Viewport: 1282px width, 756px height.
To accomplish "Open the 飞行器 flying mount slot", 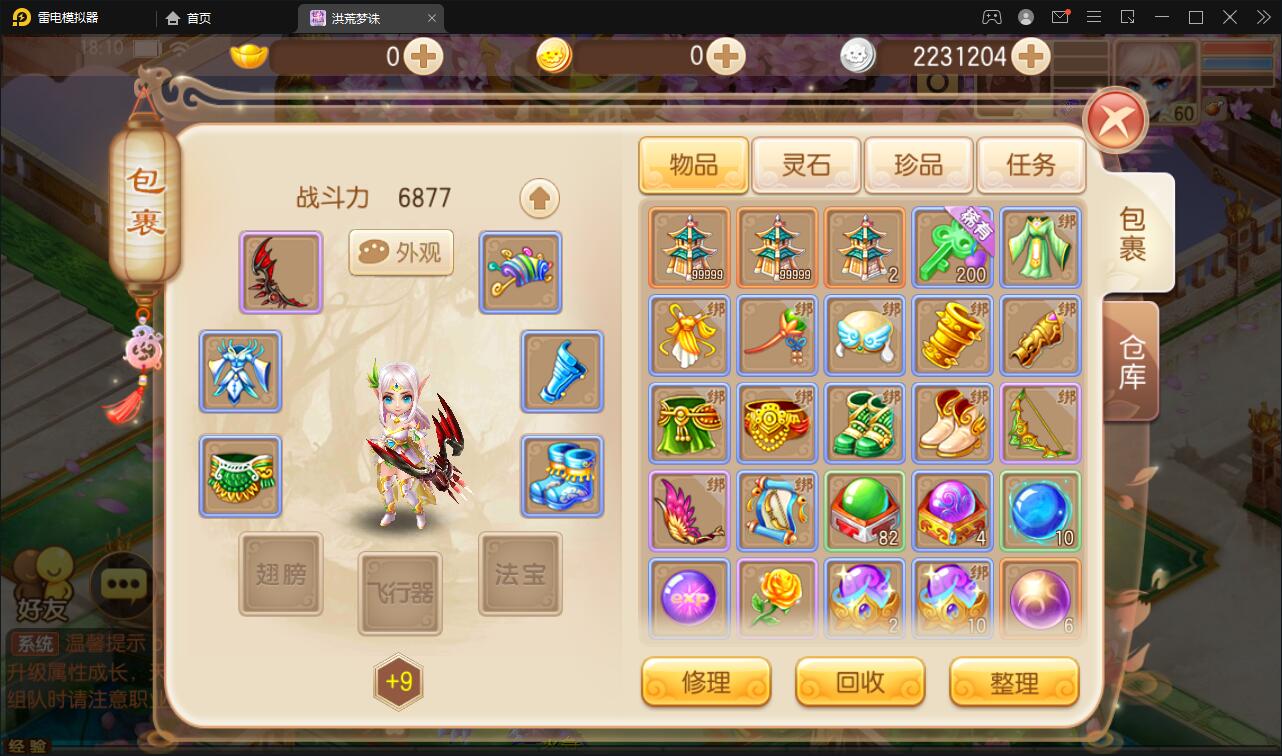I will point(400,595).
